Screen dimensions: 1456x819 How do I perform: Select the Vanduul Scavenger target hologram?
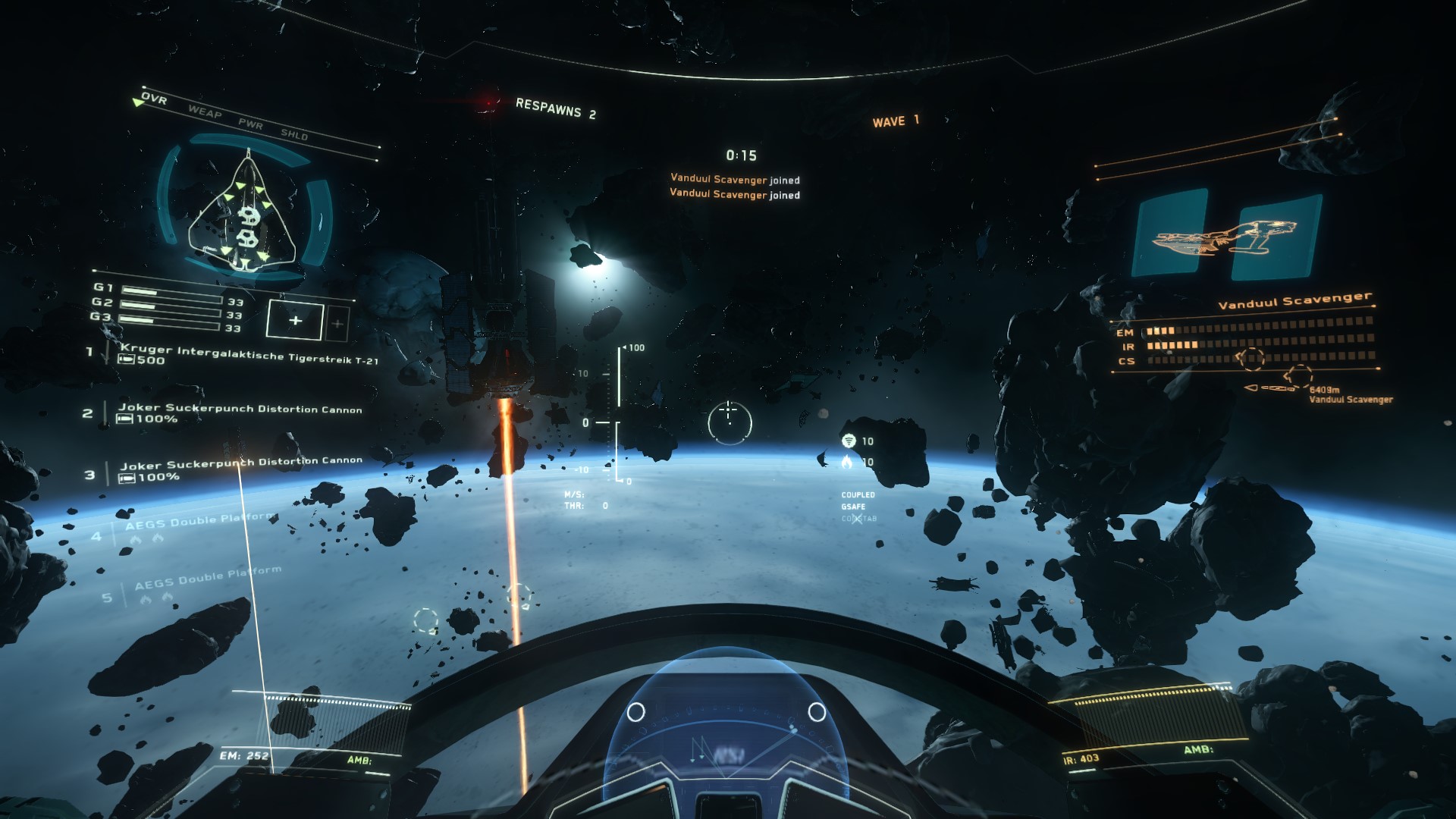(x=1225, y=235)
